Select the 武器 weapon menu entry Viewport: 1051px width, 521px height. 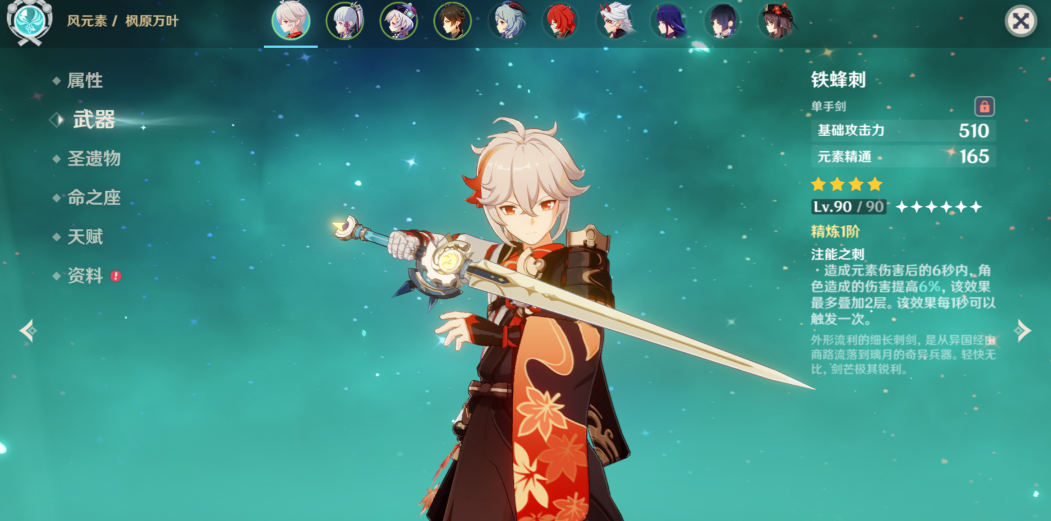coord(93,120)
